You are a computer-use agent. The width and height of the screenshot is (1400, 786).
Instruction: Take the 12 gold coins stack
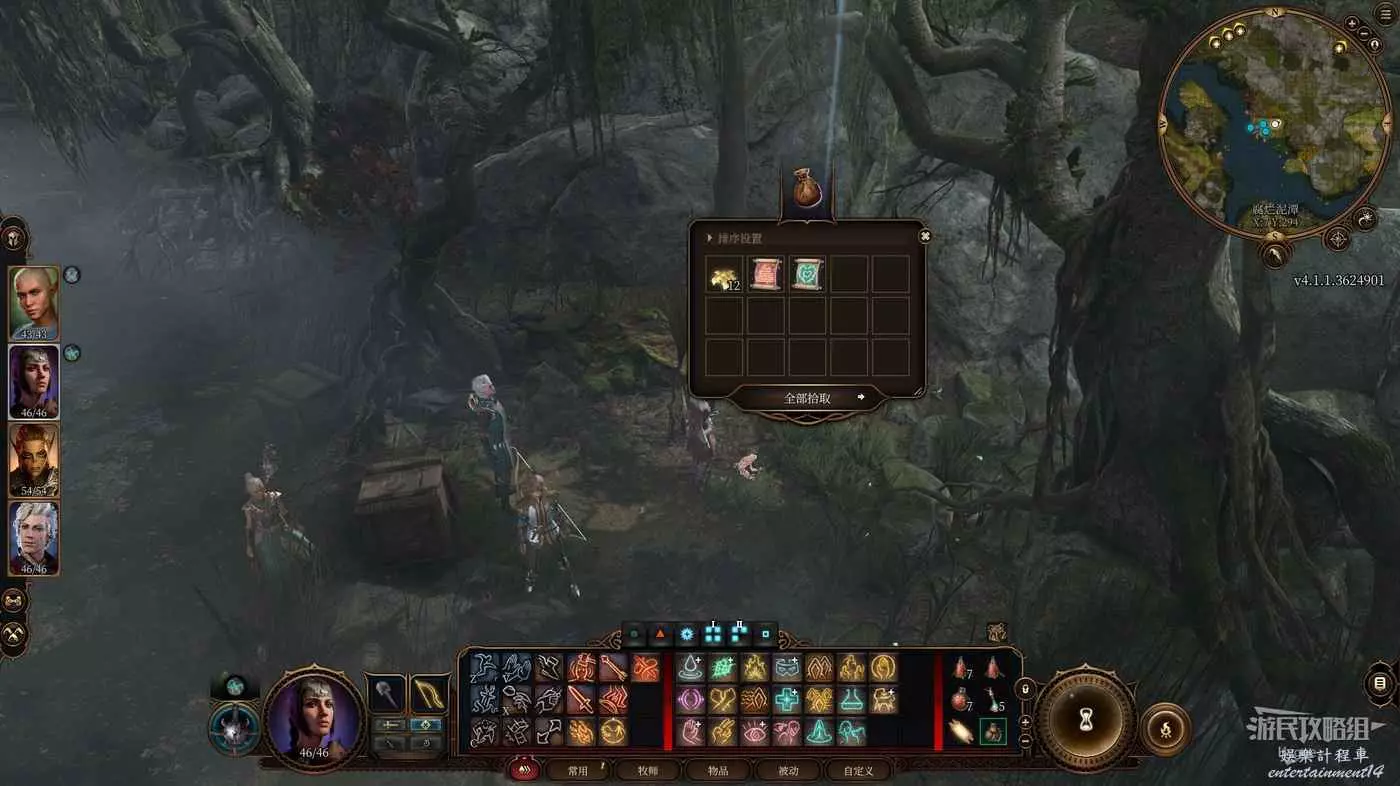pos(724,274)
